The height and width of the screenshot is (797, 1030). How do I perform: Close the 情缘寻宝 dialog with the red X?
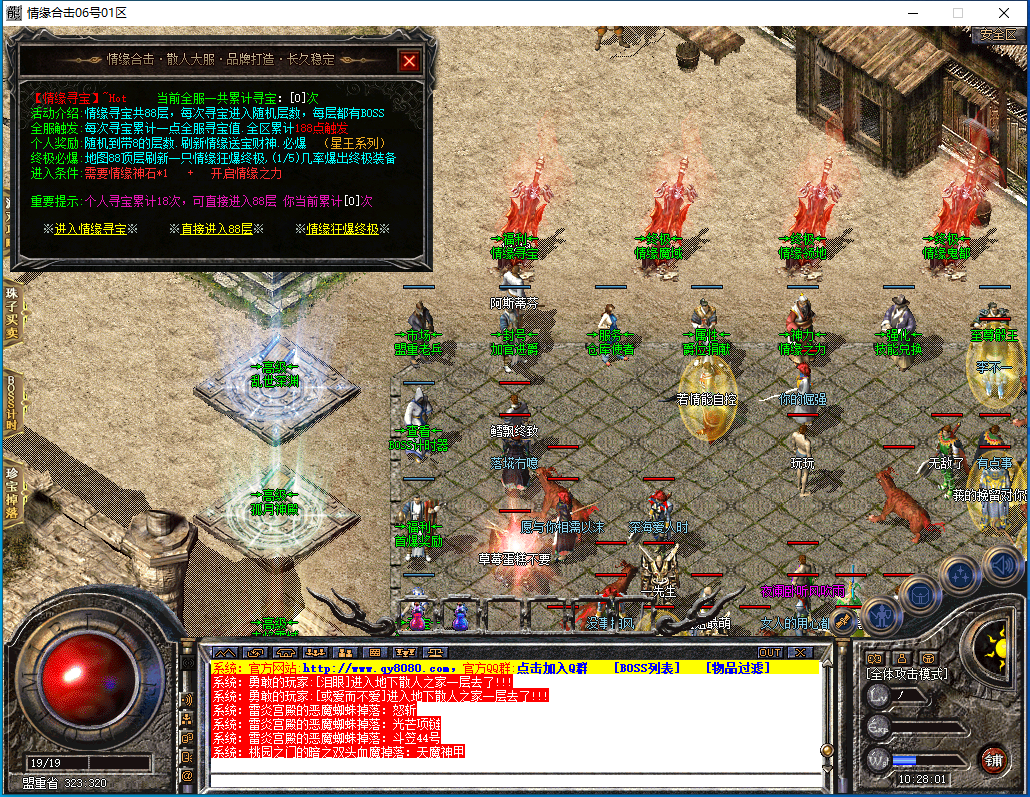point(408,61)
